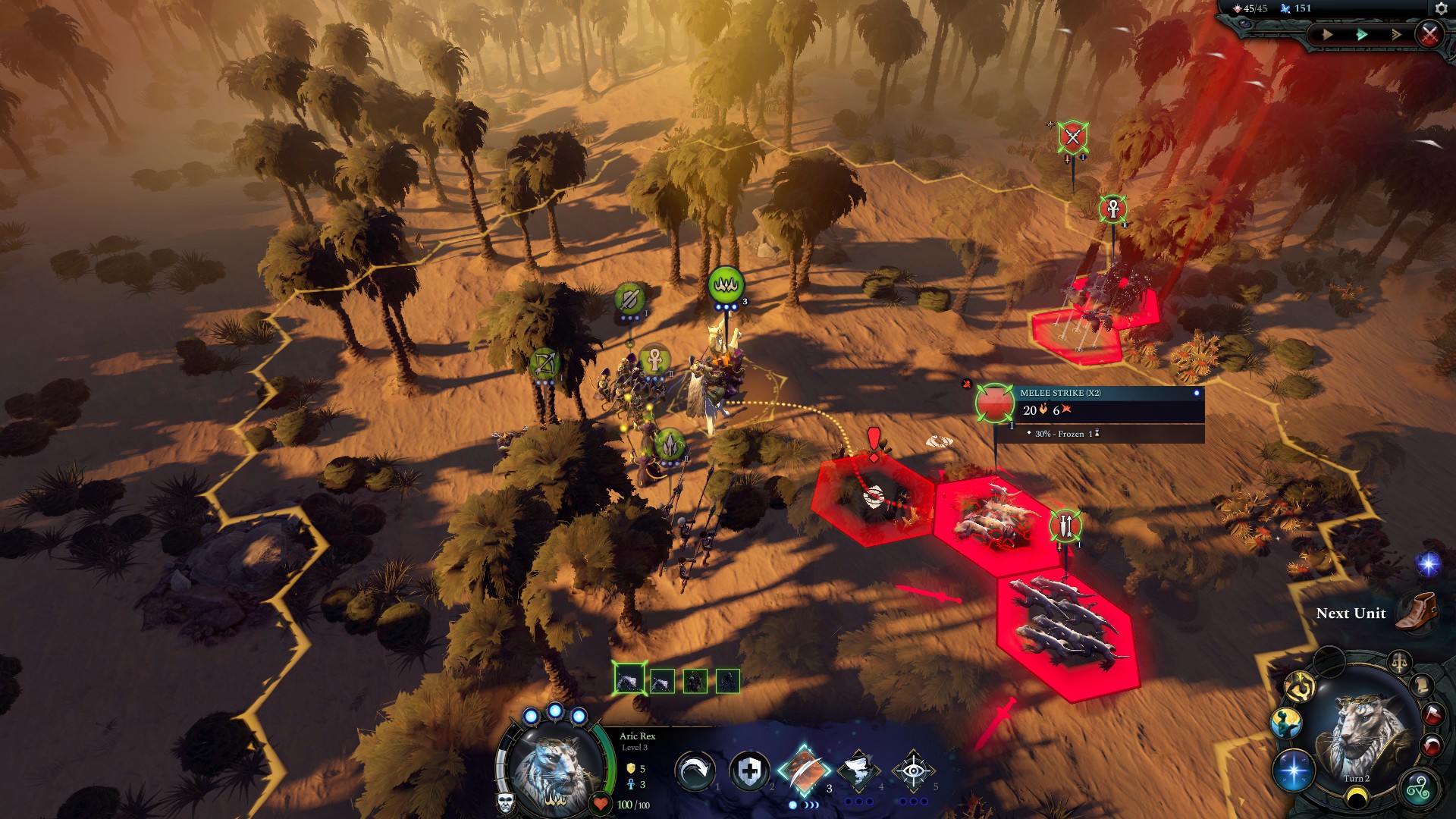Viewport: 1456px width, 819px height.
Task: Open the glowing blue star spell icon
Action: pyautogui.click(x=1294, y=770)
